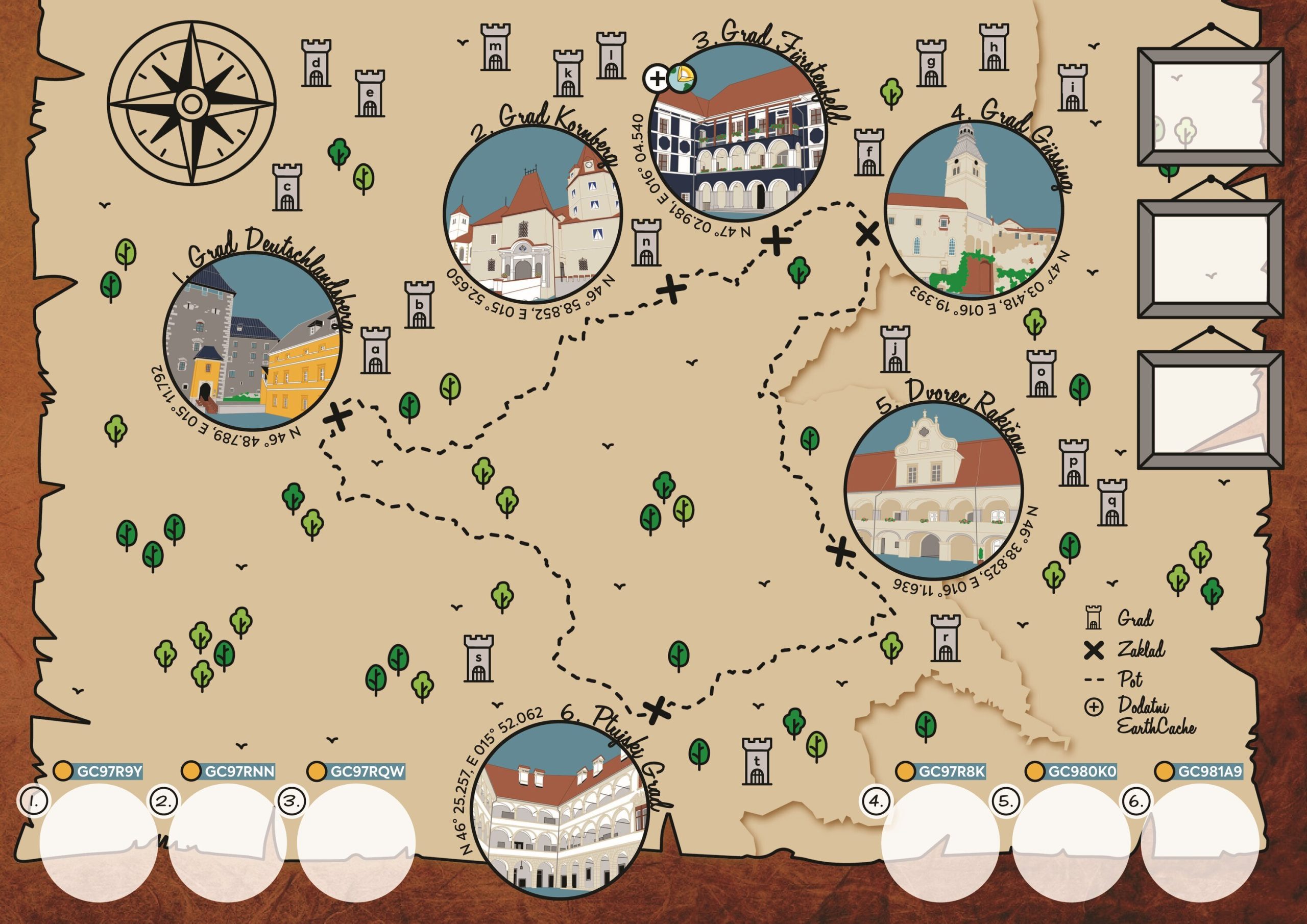Click the tower marker labeled c

click(287, 187)
